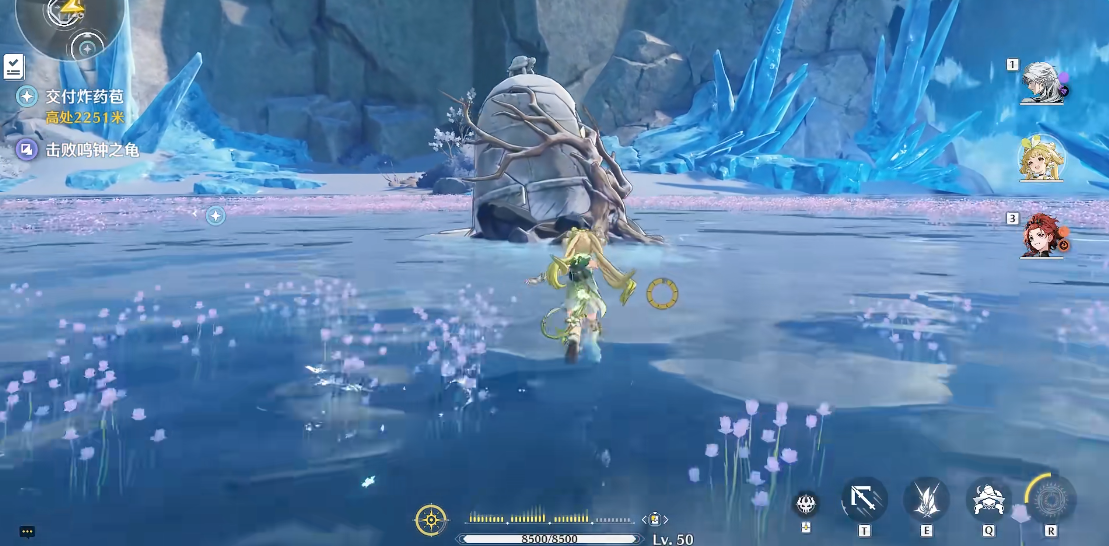The image size is (1109, 546).
Task: Click the golden compass icon beside the stamina bar
Action: (x=430, y=519)
